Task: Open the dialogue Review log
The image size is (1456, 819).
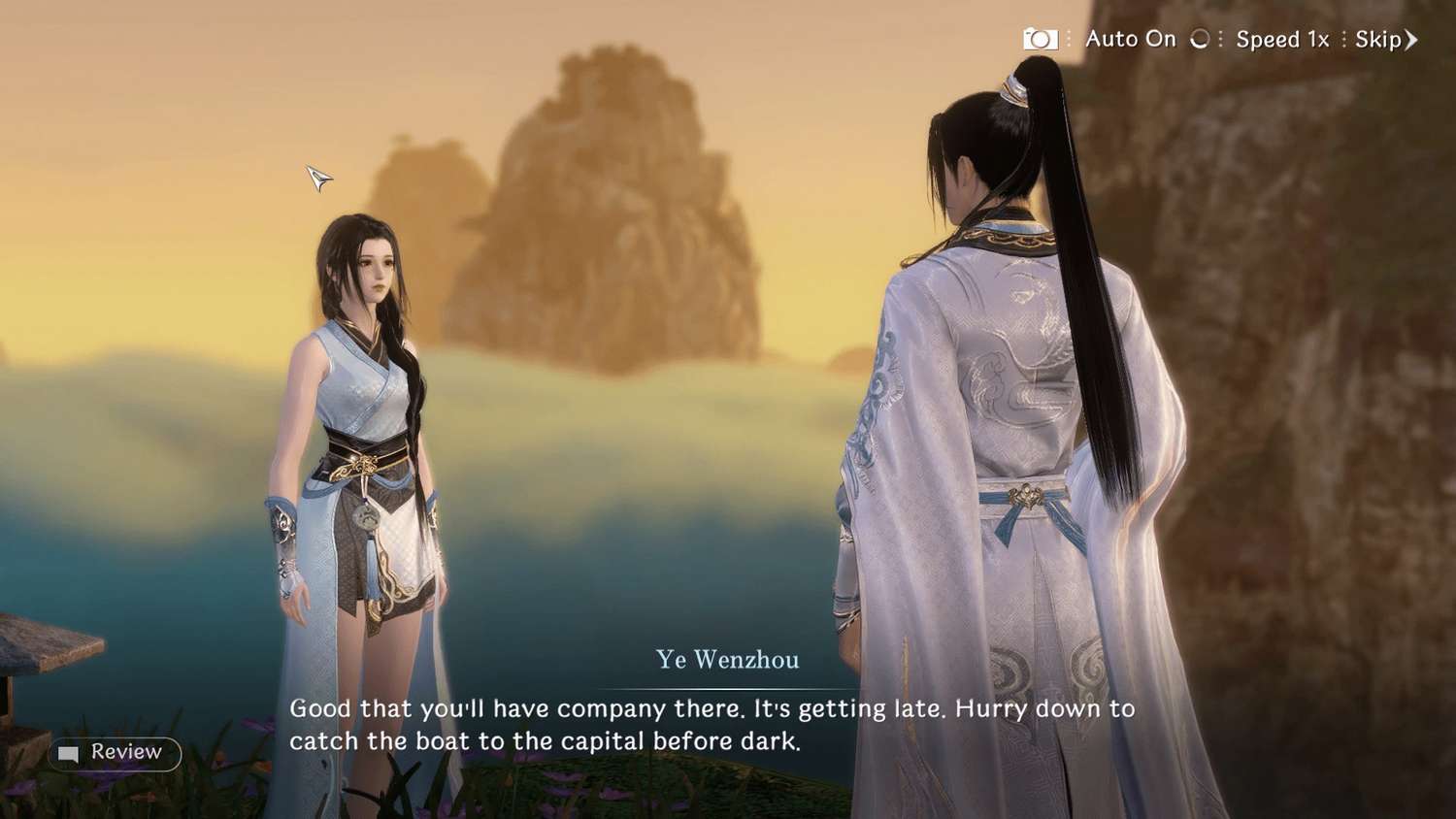Action: [115, 753]
